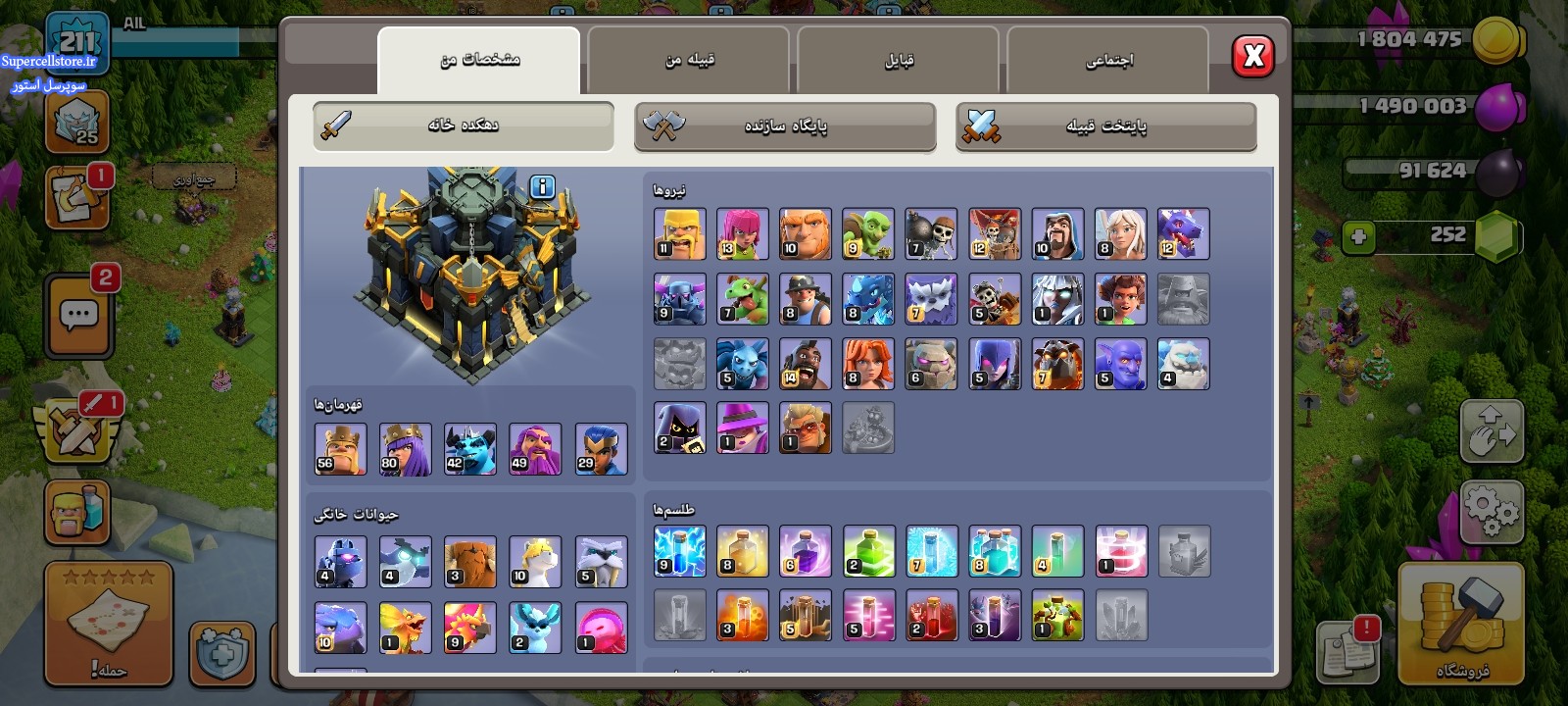Screen dimensions: 1568x706
Task: Start an attack with the حمله button
Action: 109,624
